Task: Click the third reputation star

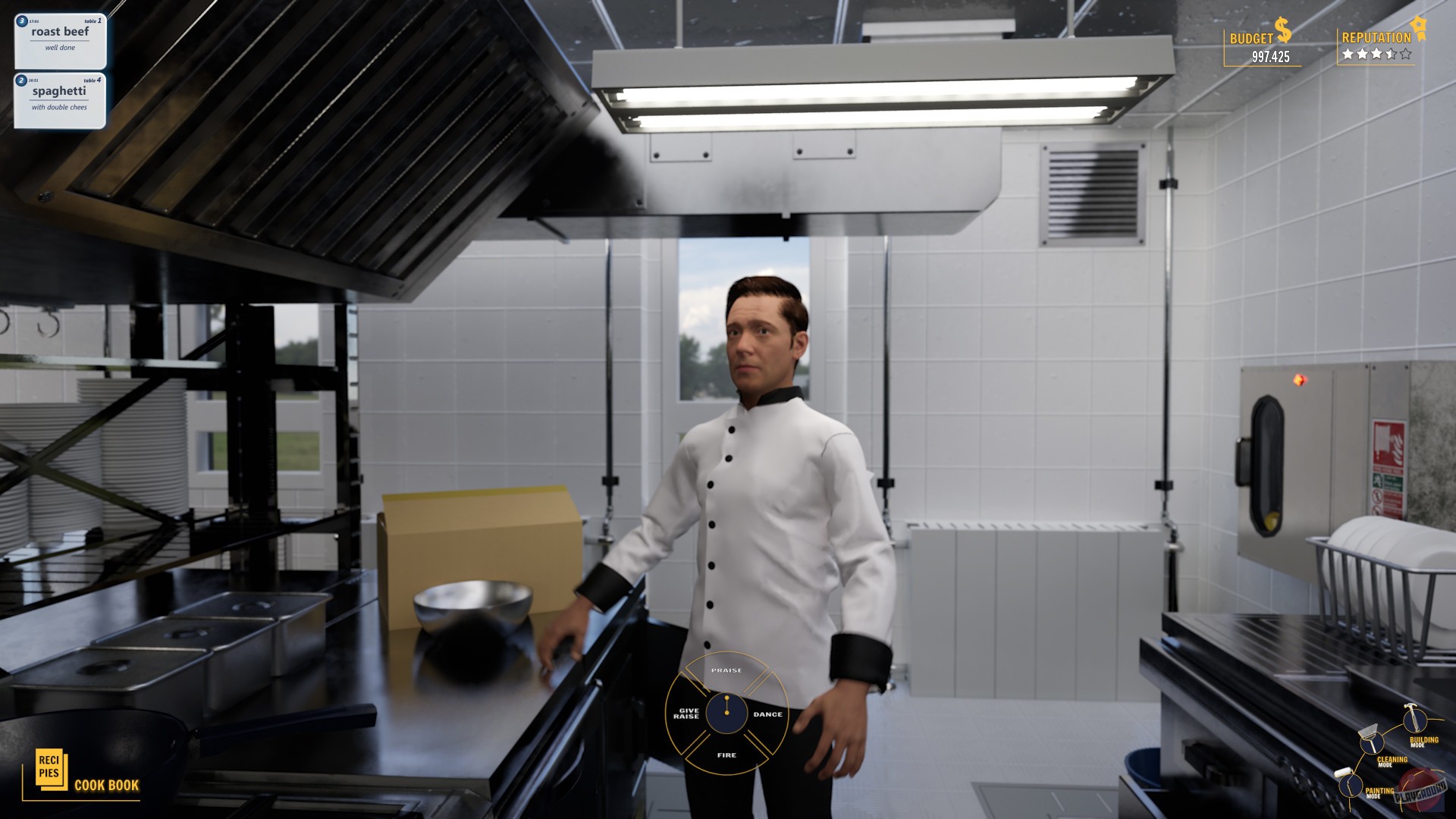Action: tap(1376, 54)
